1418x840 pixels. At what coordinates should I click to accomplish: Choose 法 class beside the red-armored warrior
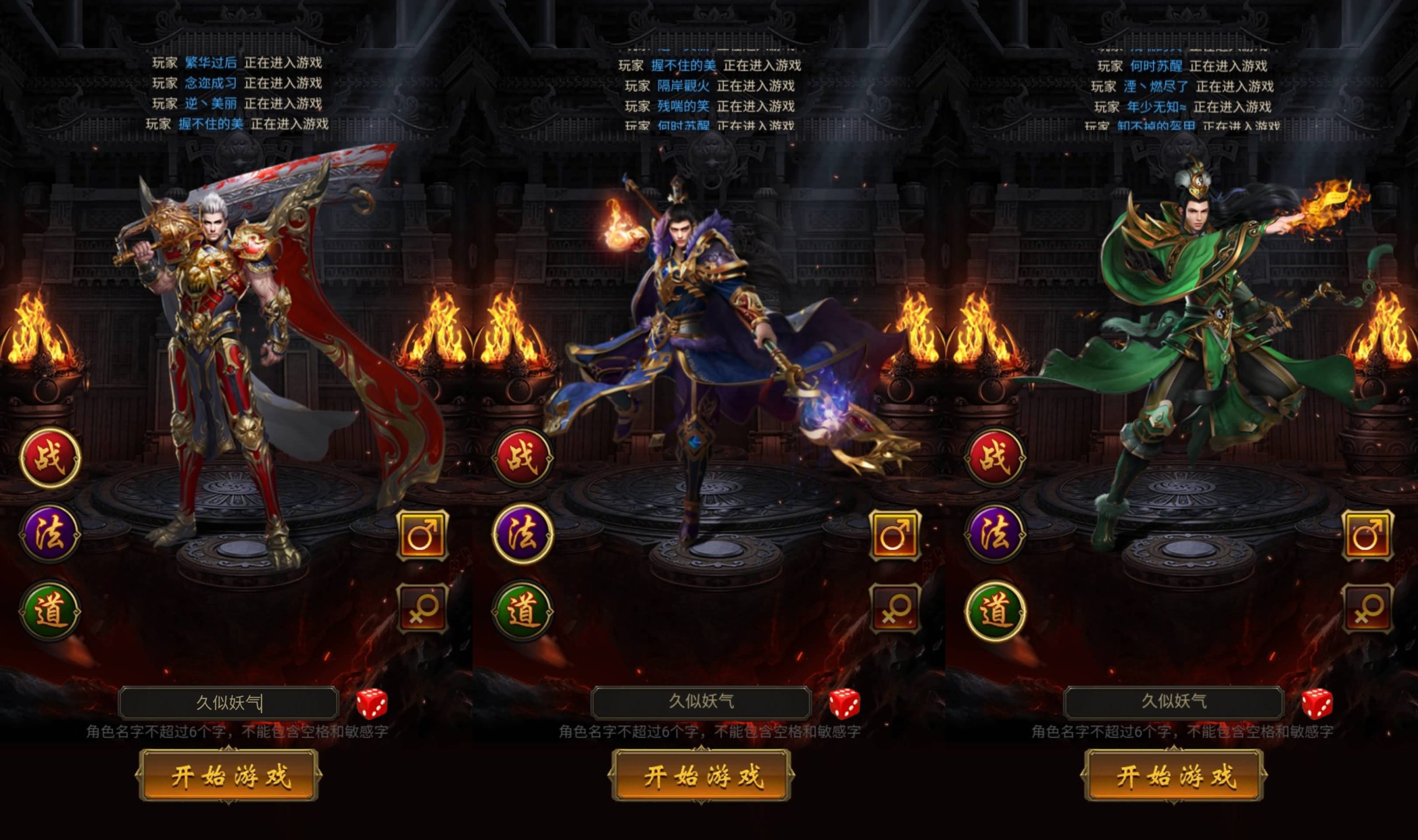50,534
